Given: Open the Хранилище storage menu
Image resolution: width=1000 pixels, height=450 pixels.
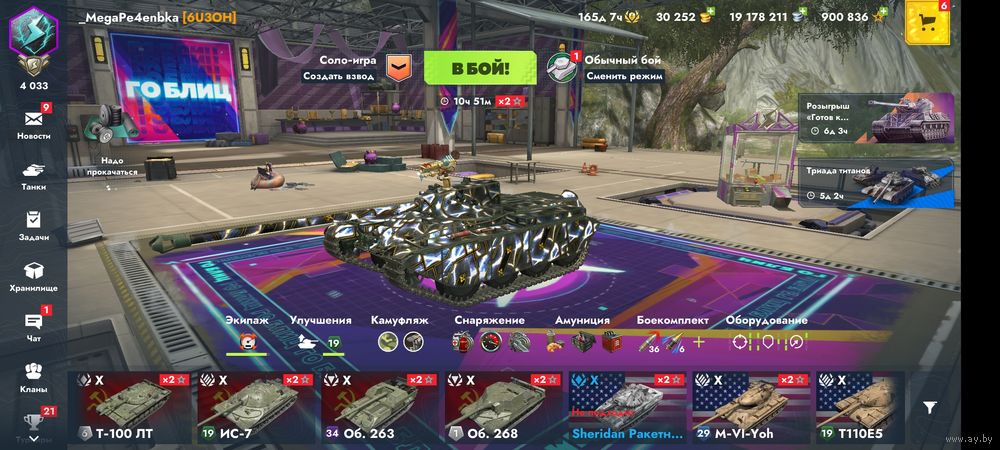Looking at the screenshot, I should pyautogui.click(x=33, y=276).
